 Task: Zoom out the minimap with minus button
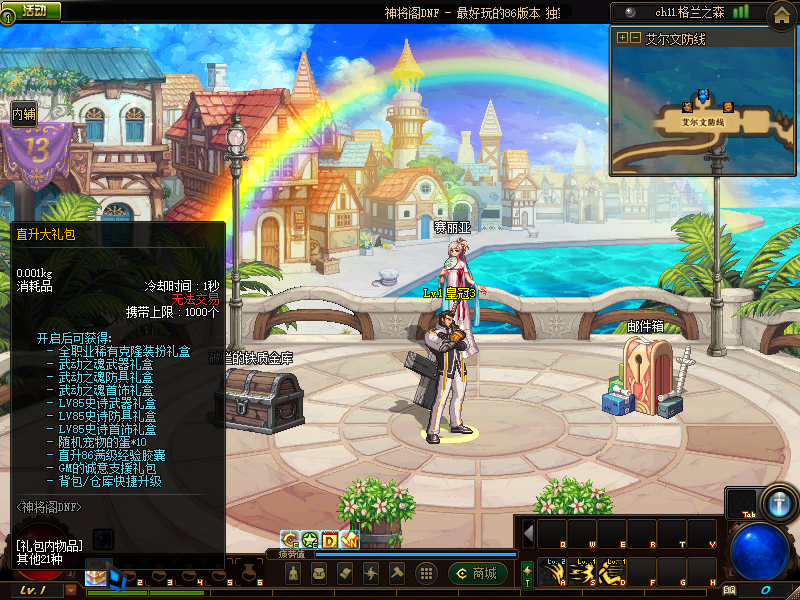(x=635, y=38)
